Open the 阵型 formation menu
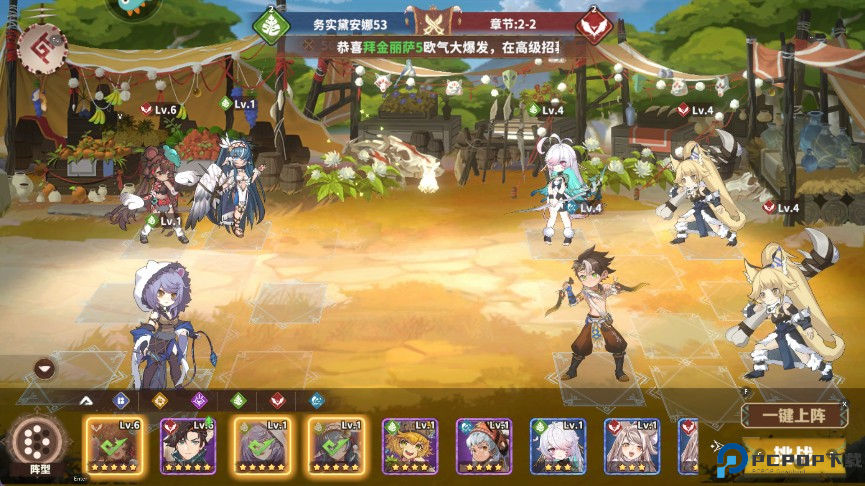The image size is (865, 486). click(x=40, y=445)
